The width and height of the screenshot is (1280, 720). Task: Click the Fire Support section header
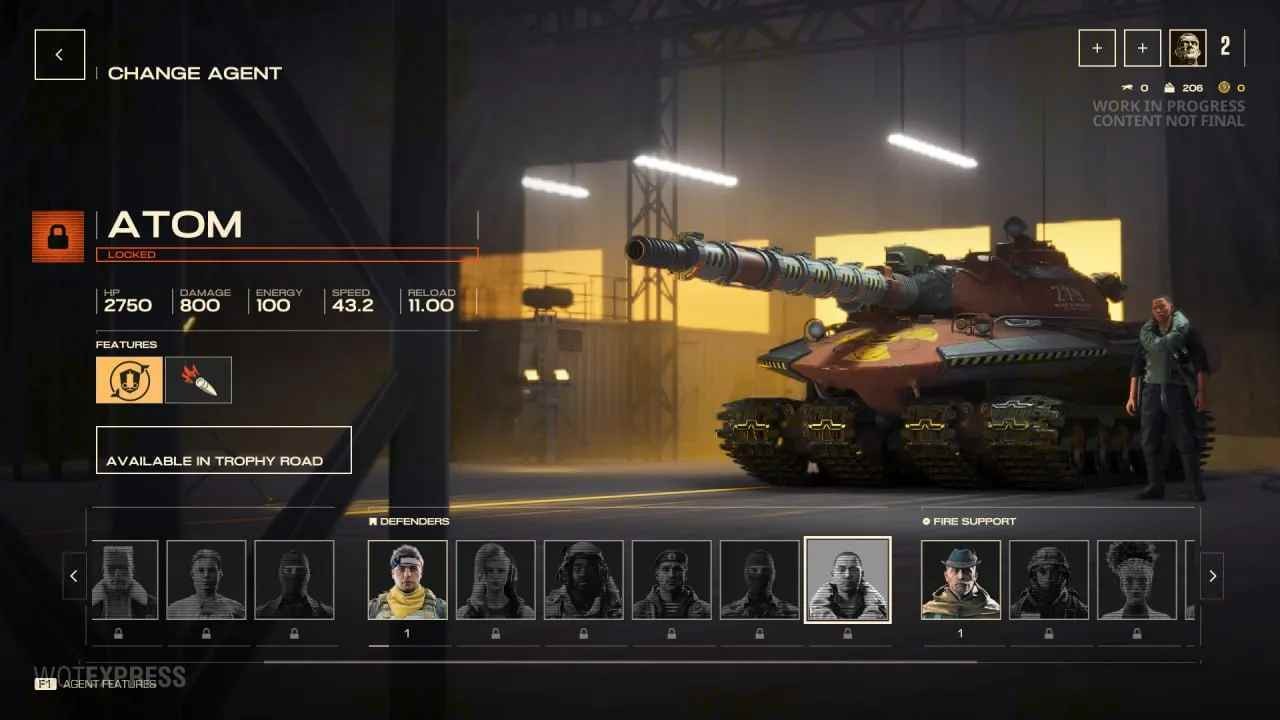click(969, 521)
